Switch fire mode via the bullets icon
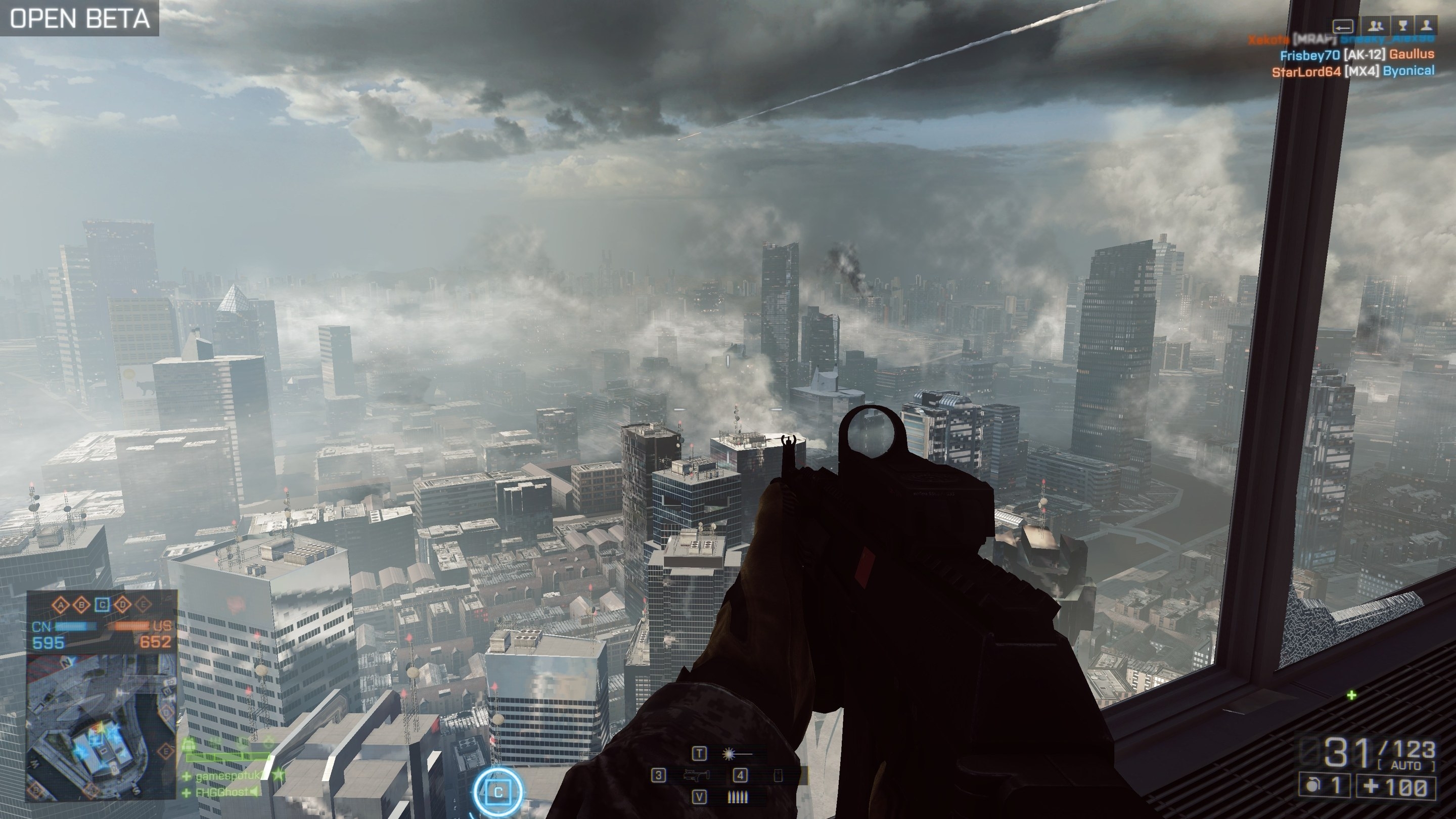The image size is (1456, 819). [x=737, y=797]
